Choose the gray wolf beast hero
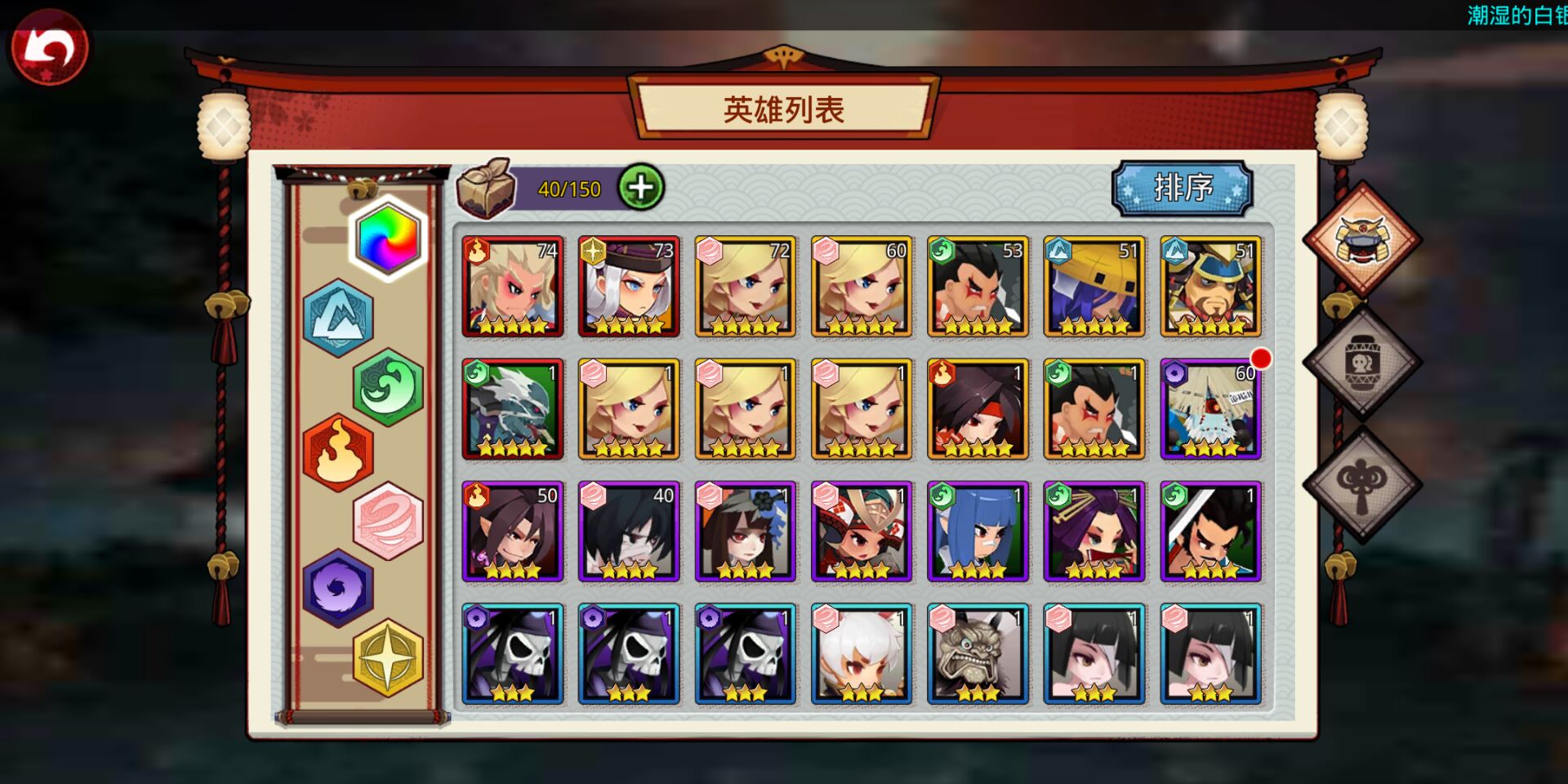The image size is (1568, 784). pyautogui.click(x=513, y=409)
